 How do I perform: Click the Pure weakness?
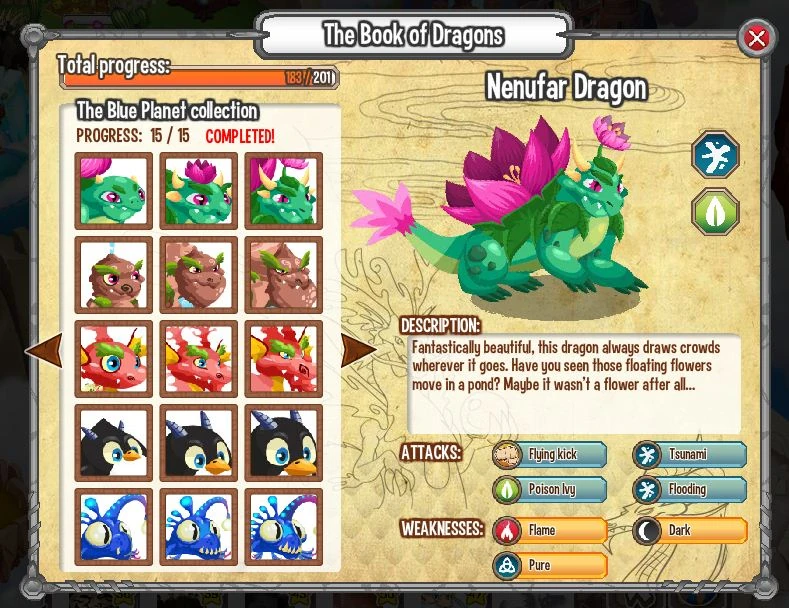click(x=550, y=565)
